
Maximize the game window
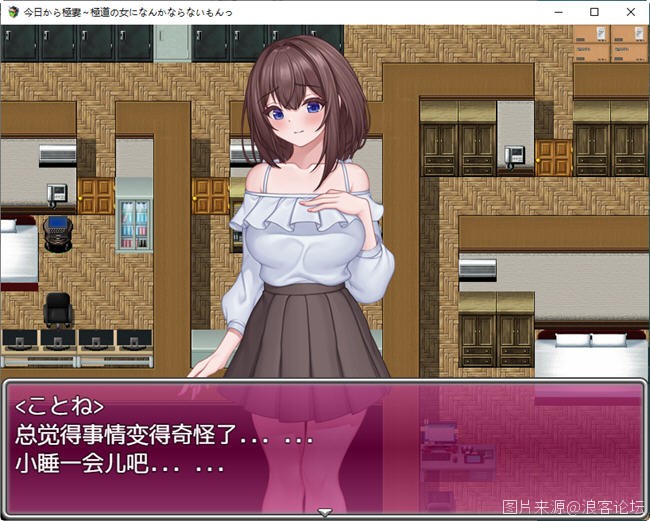click(594, 12)
